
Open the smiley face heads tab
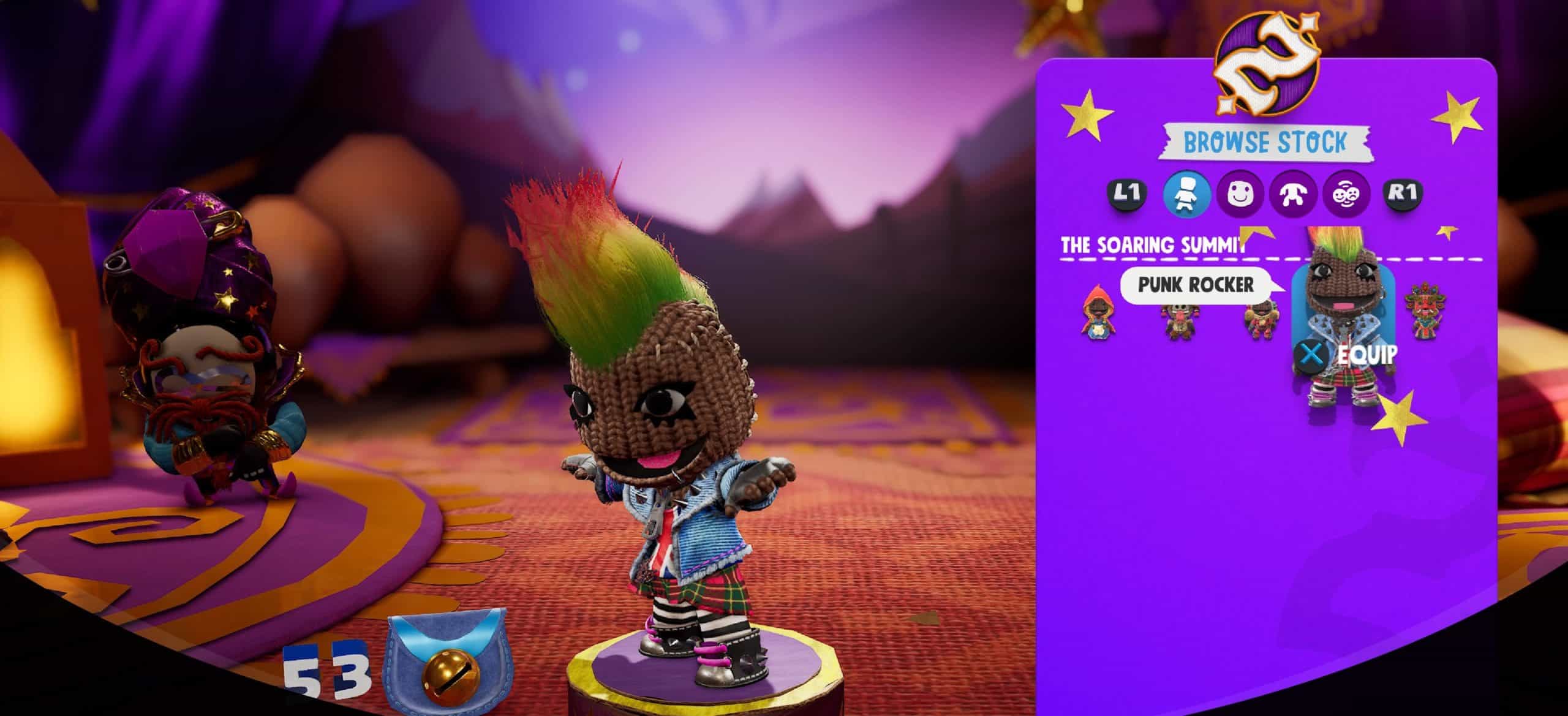[1240, 194]
